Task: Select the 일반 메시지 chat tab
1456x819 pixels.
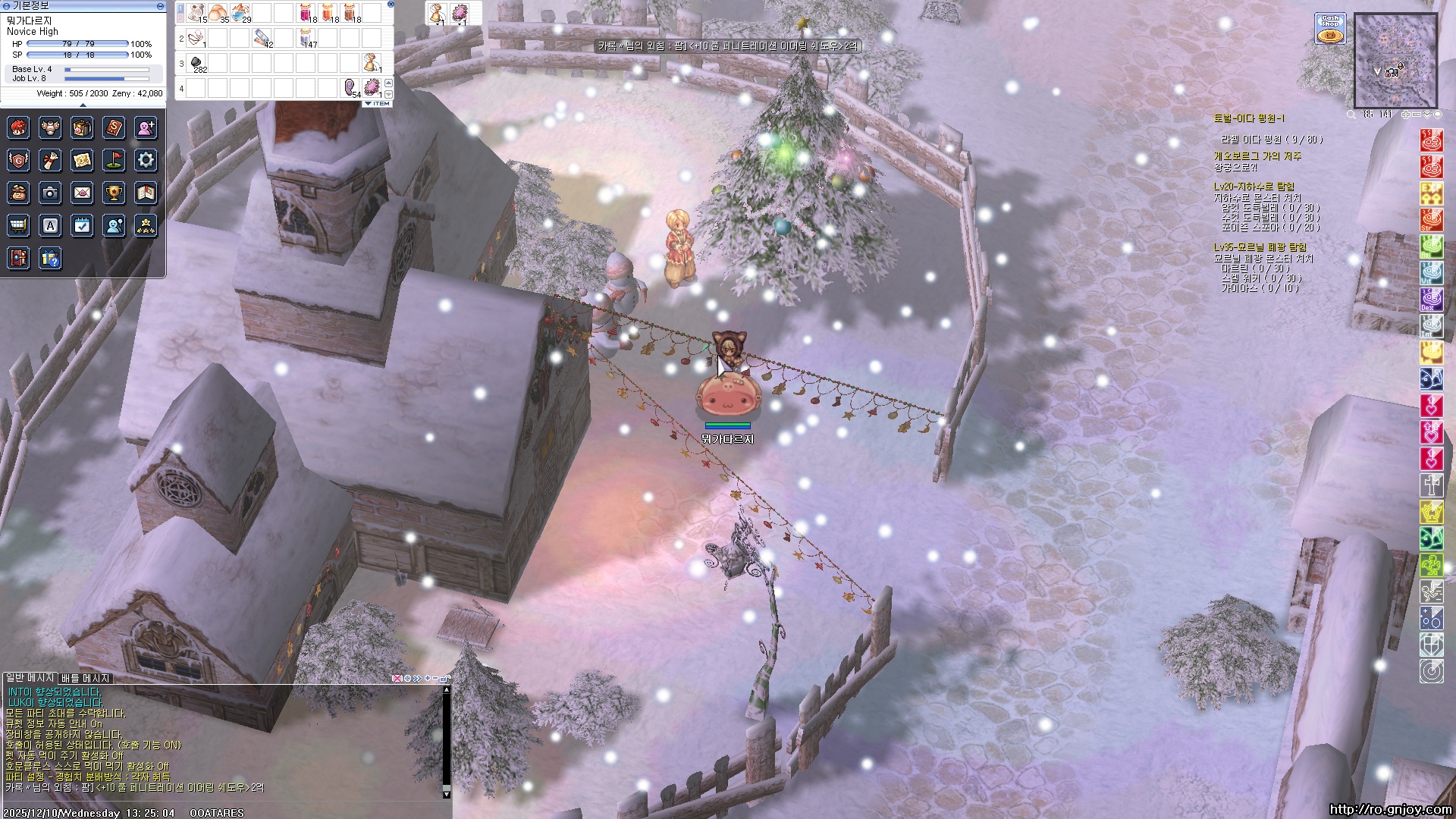Action: point(30,677)
